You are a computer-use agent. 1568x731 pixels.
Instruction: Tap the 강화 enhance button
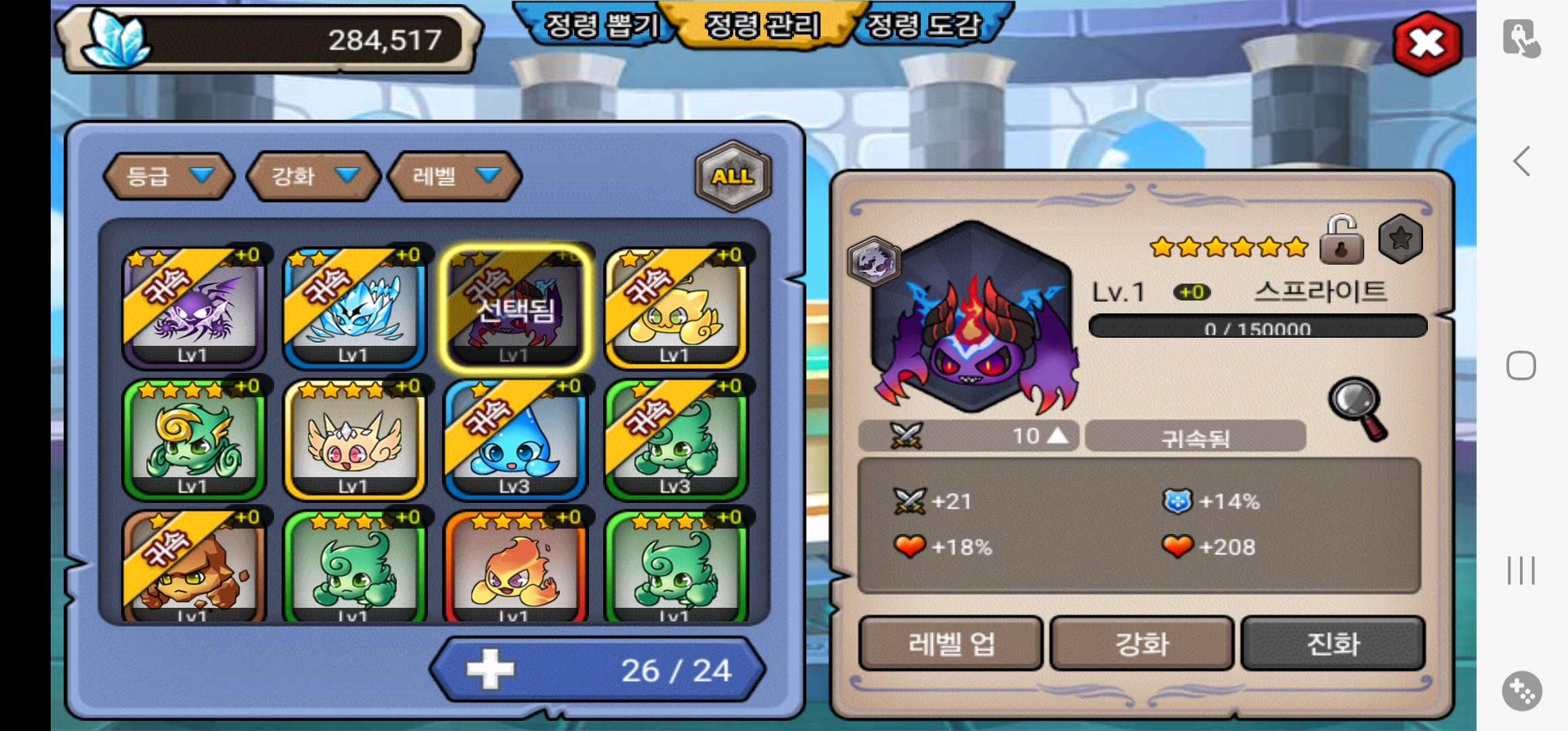1141,643
